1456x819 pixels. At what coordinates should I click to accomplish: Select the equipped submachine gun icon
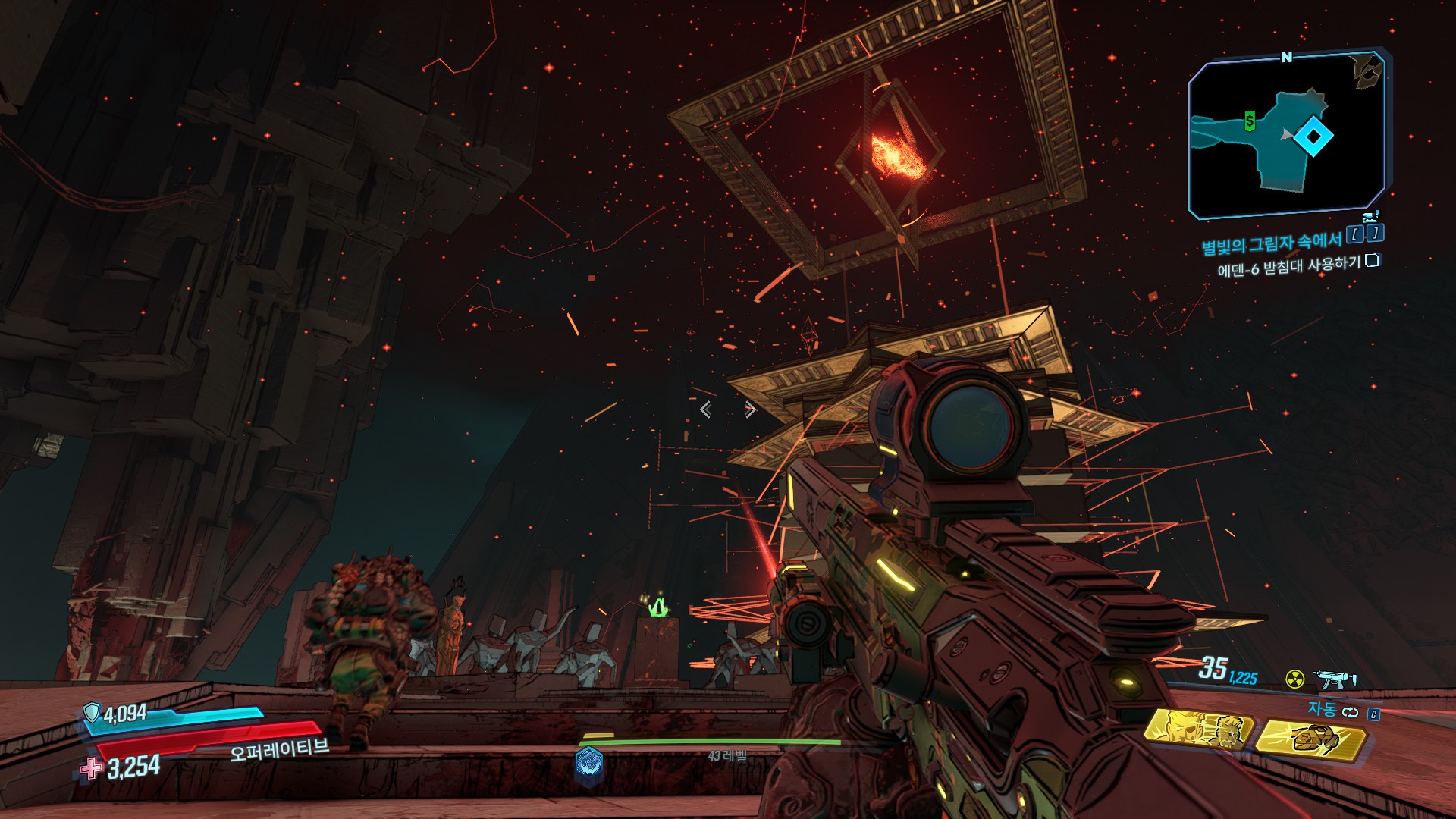pos(1335,679)
